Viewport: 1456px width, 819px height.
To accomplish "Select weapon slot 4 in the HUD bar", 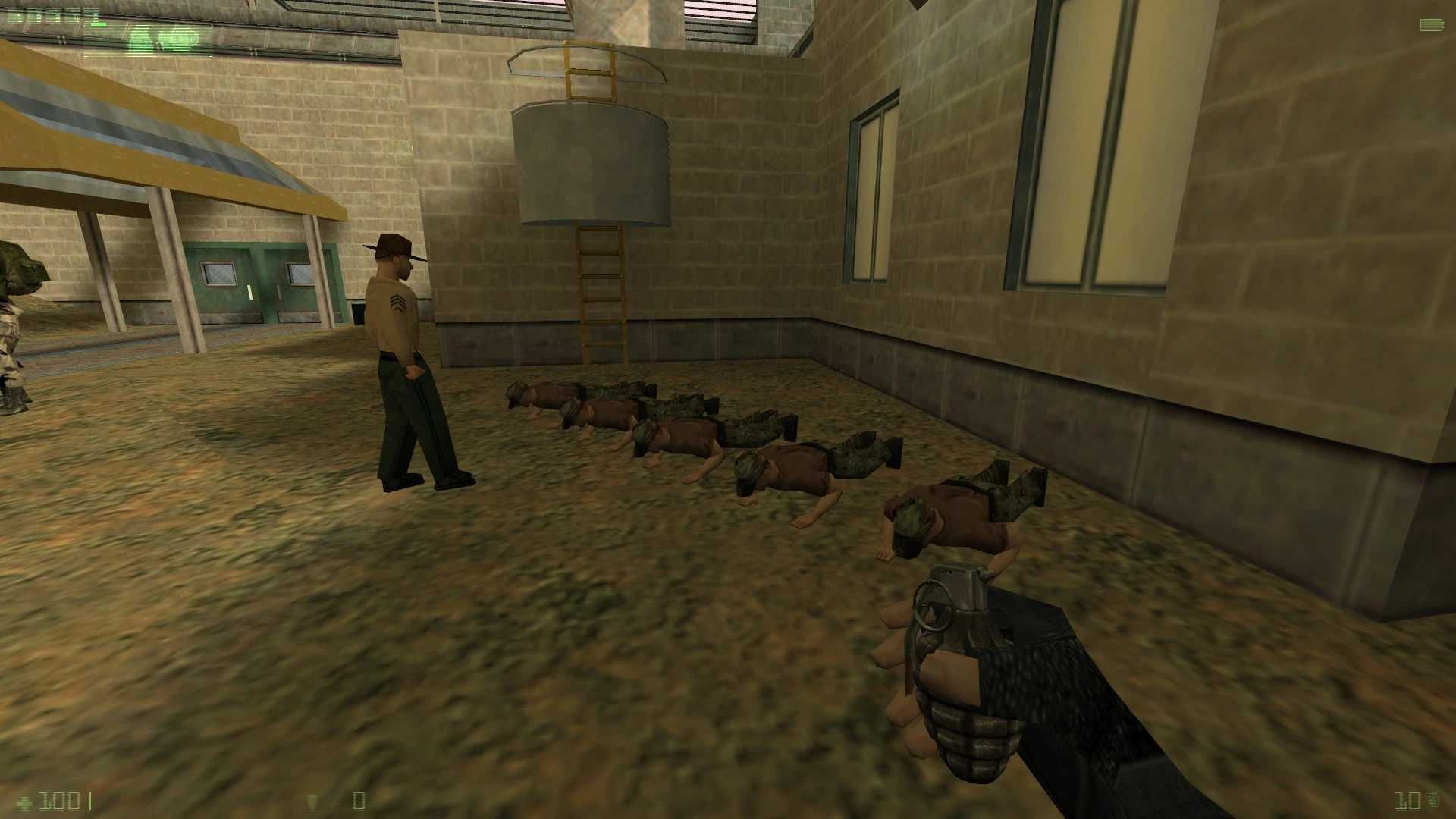I will coord(77,17).
